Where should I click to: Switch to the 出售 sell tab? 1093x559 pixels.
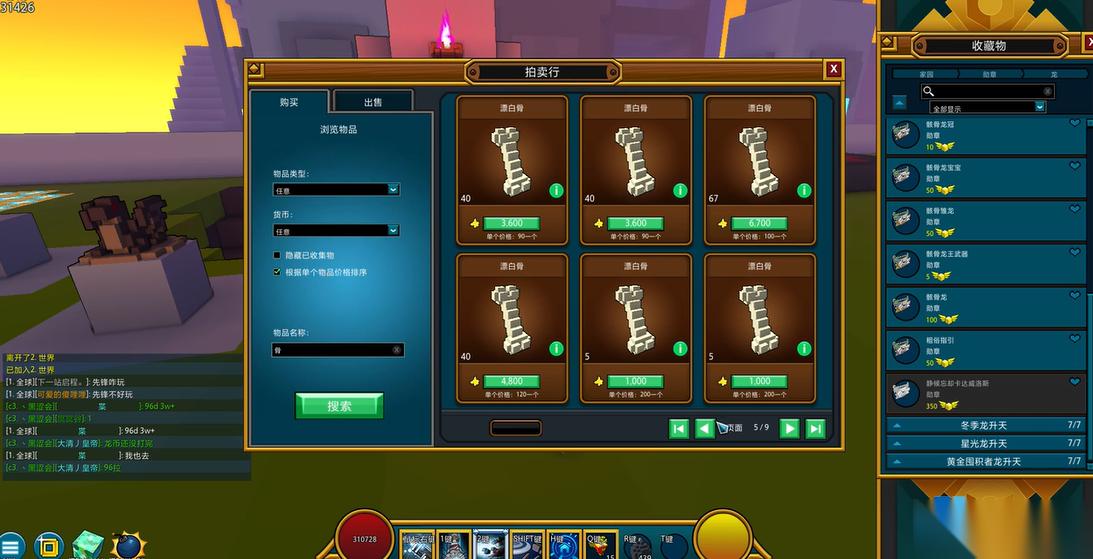click(x=372, y=102)
